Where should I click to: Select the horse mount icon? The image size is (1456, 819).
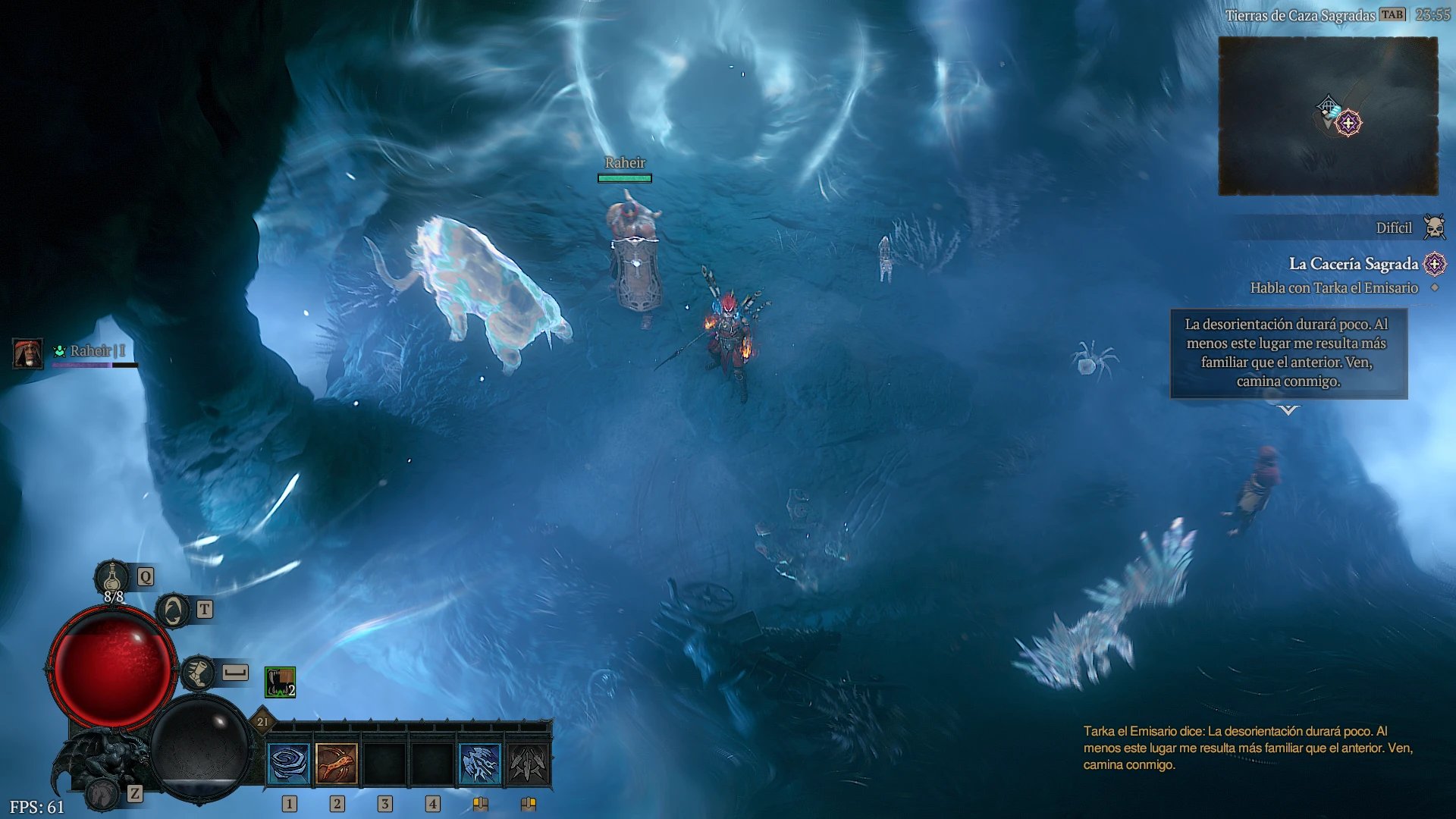102,794
